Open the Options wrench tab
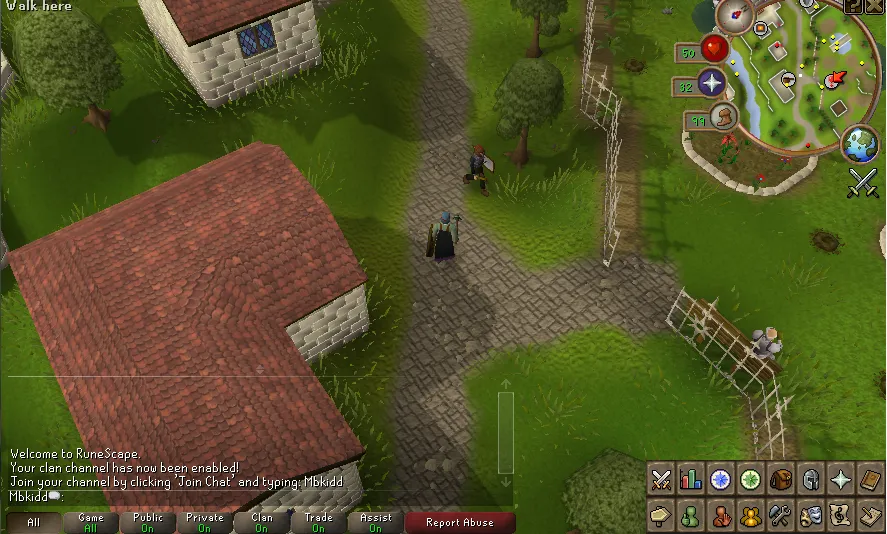Viewport: 887px width, 534px height. tap(781, 516)
